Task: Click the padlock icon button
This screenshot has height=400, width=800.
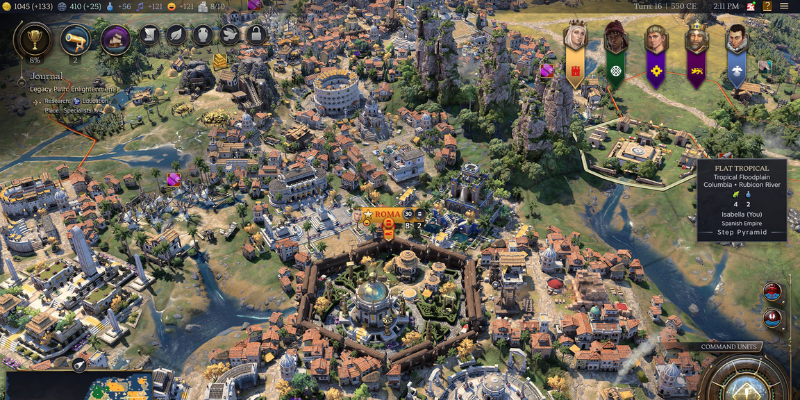Action: 255,36
